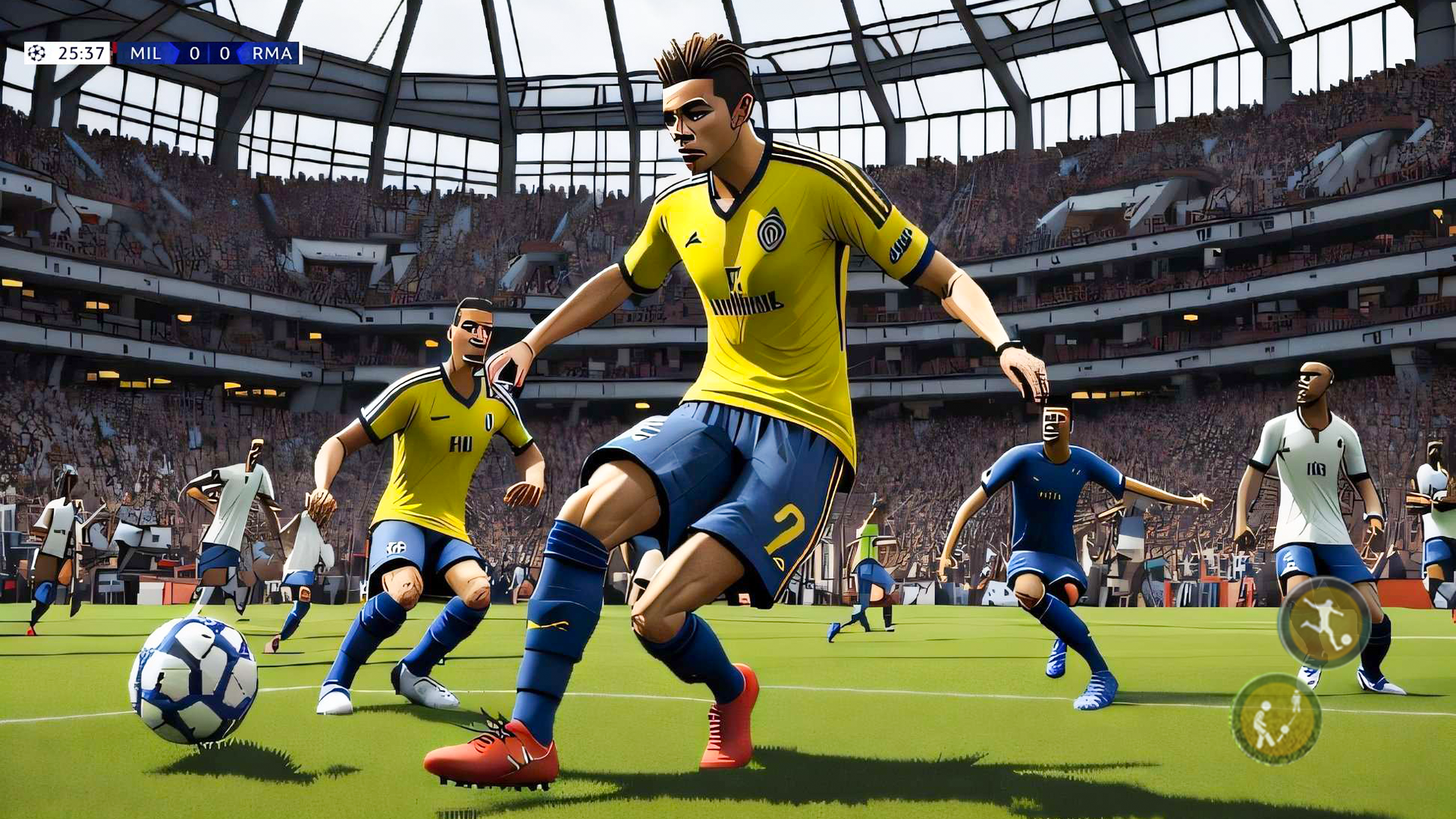Select the RMA label on the scoreboard
Image resolution: width=1456 pixels, height=819 pixels.
point(273,53)
